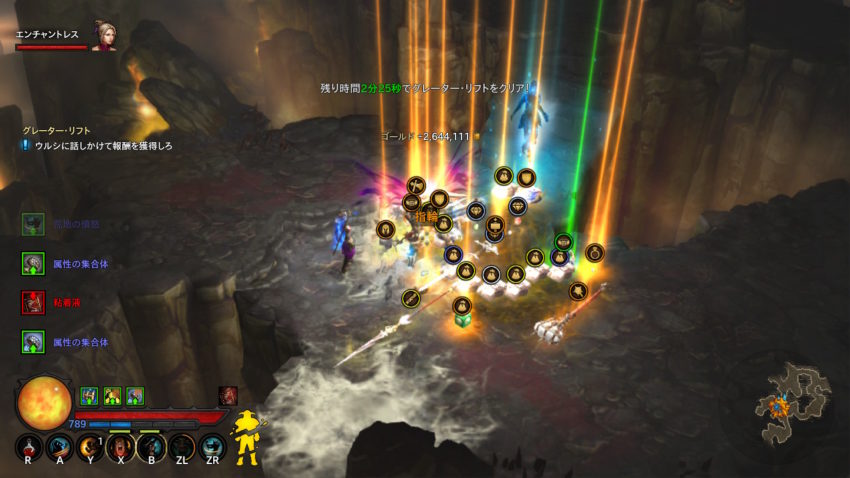Screen dimensions: 850x478
Task: Activate the fiery skill showing charge 1
Action: tap(89, 447)
